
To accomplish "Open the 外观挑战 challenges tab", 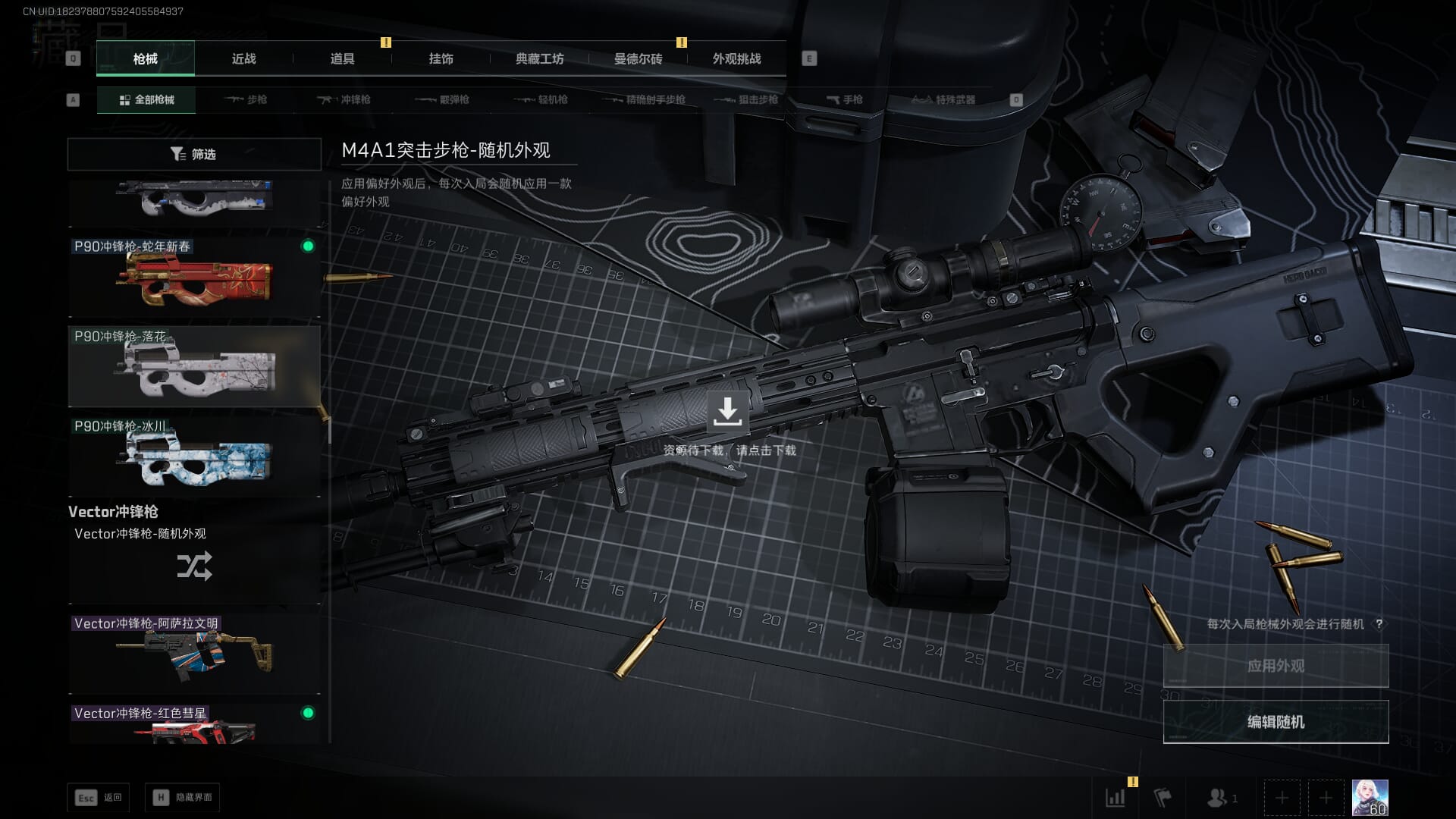I will point(736,58).
